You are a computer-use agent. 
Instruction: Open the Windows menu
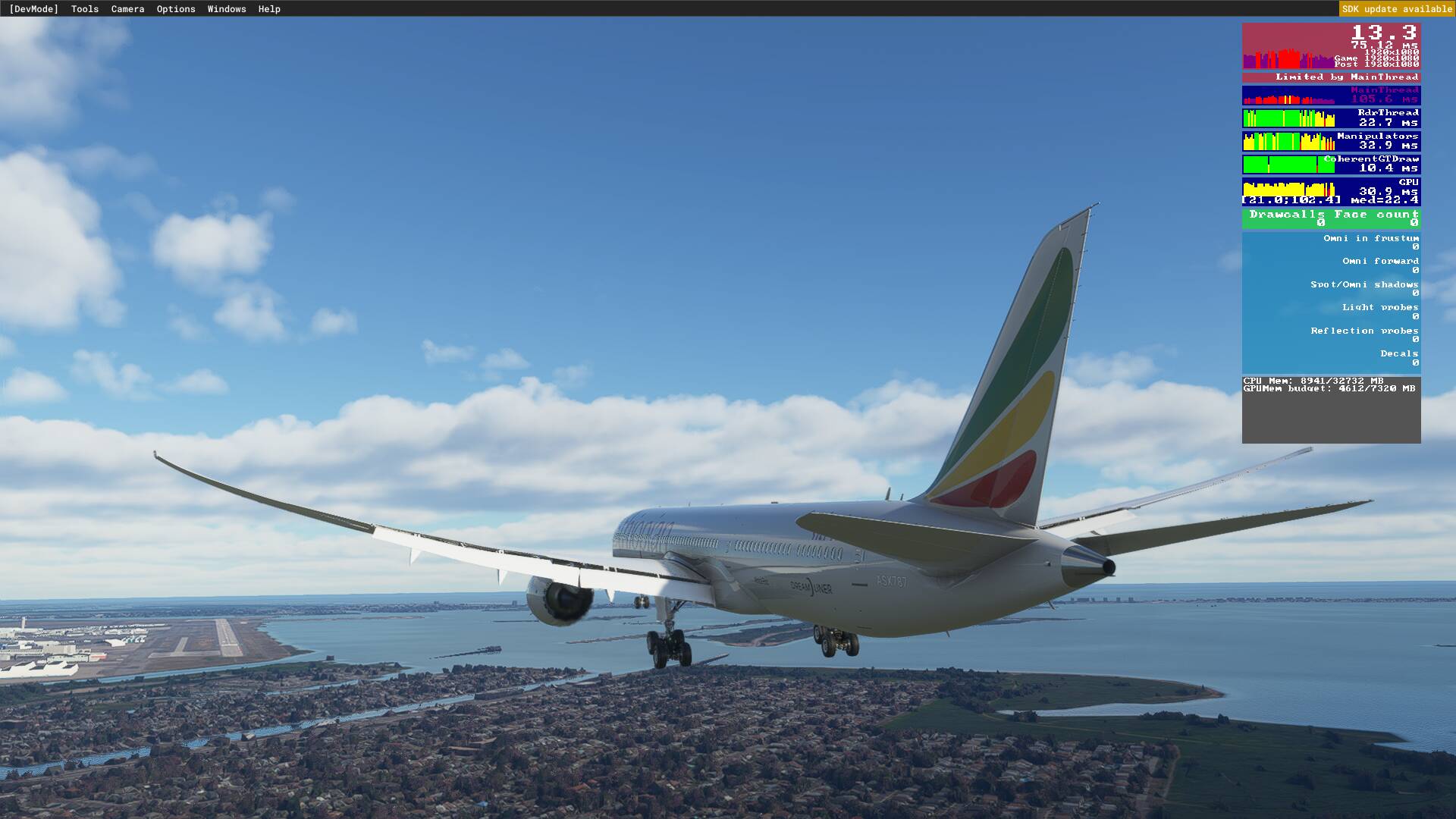(226, 8)
